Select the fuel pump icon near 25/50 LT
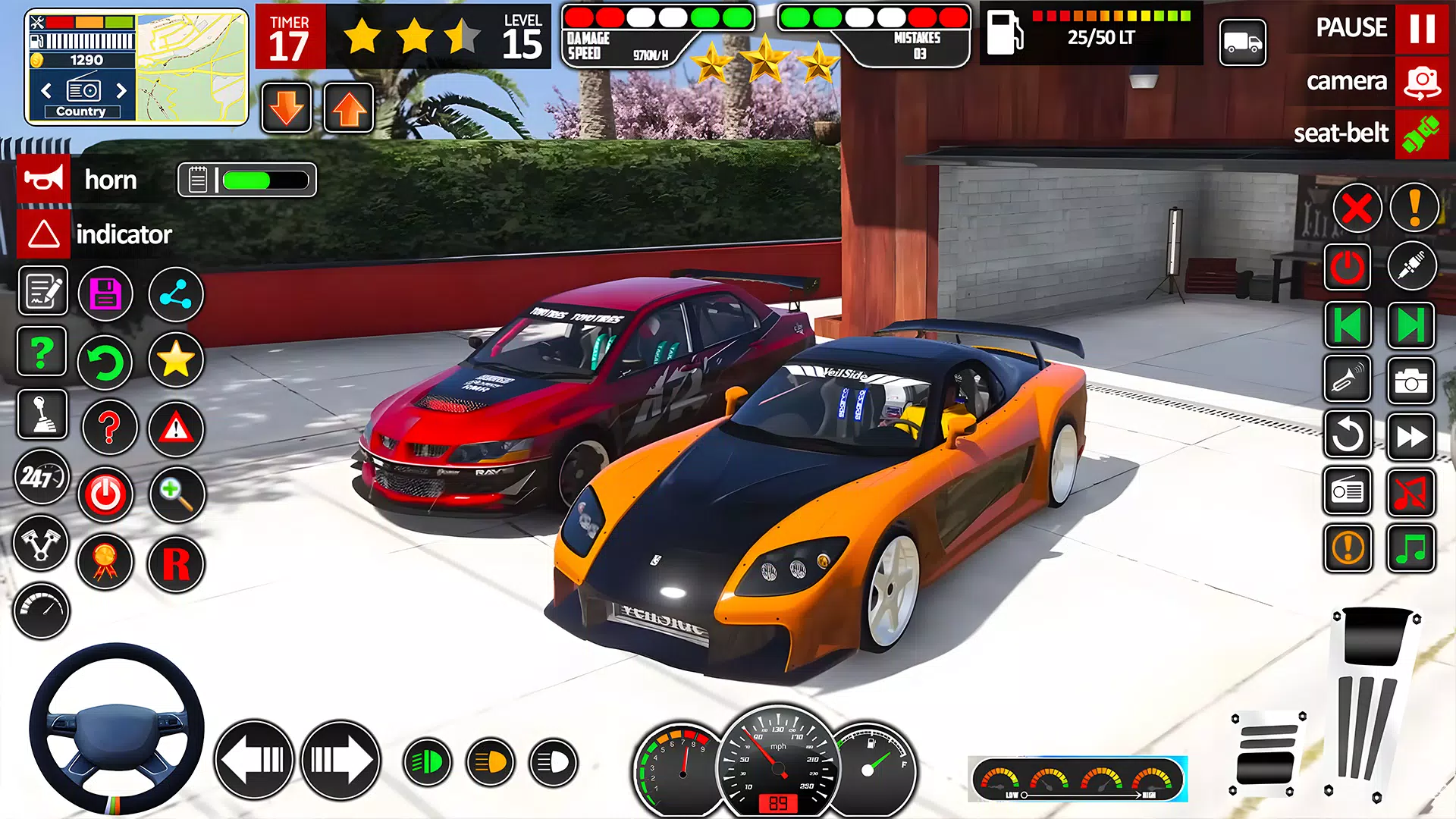 click(x=1005, y=32)
